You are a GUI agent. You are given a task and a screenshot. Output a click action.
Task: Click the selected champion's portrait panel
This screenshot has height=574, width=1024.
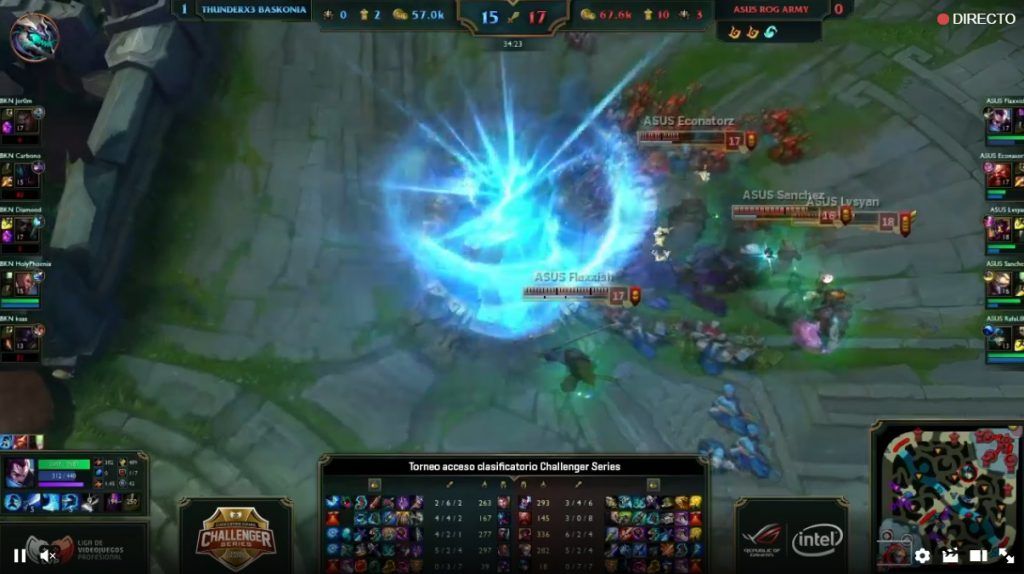click(19, 472)
